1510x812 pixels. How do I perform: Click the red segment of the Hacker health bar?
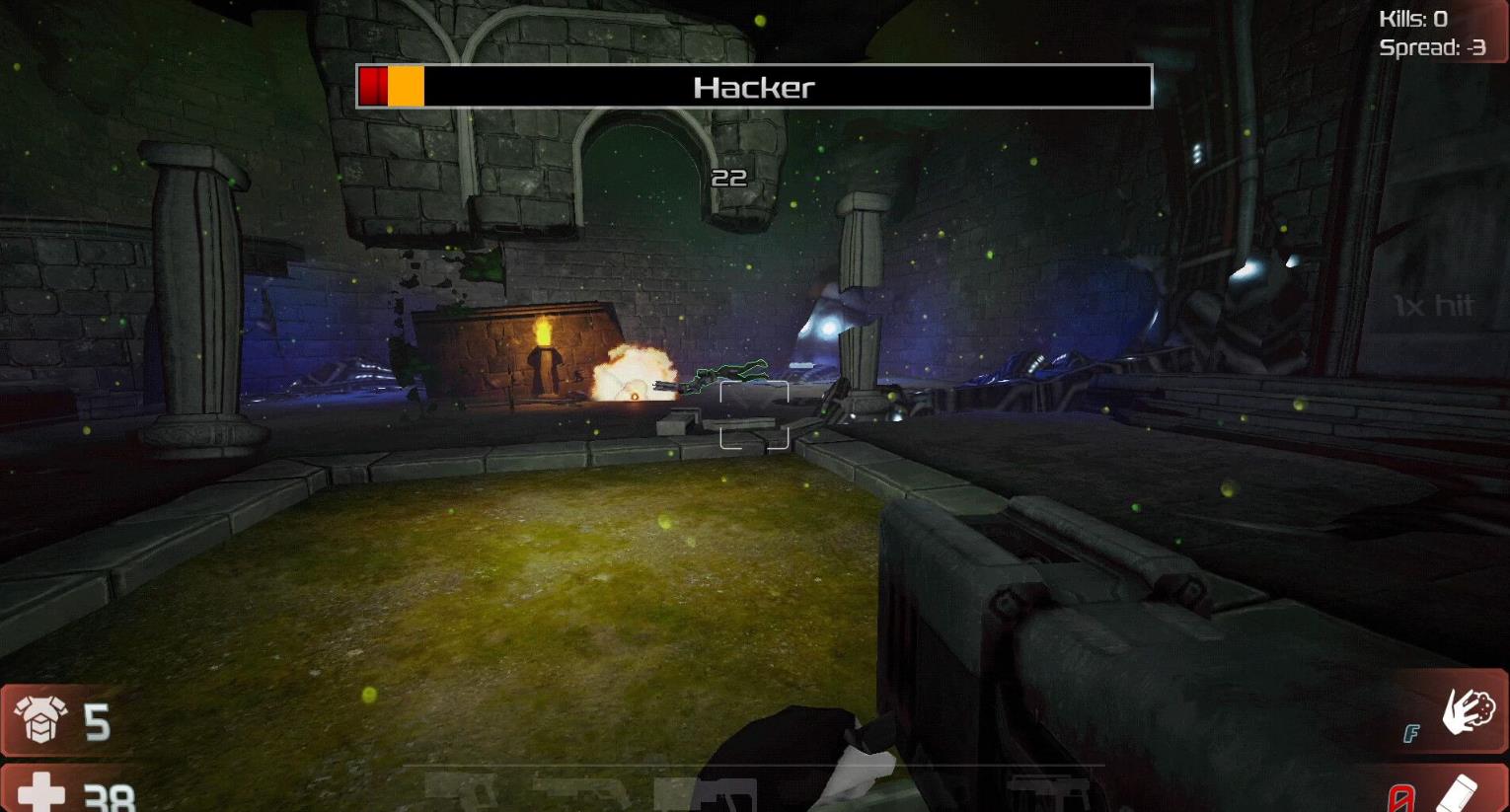pyautogui.click(x=372, y=87)
